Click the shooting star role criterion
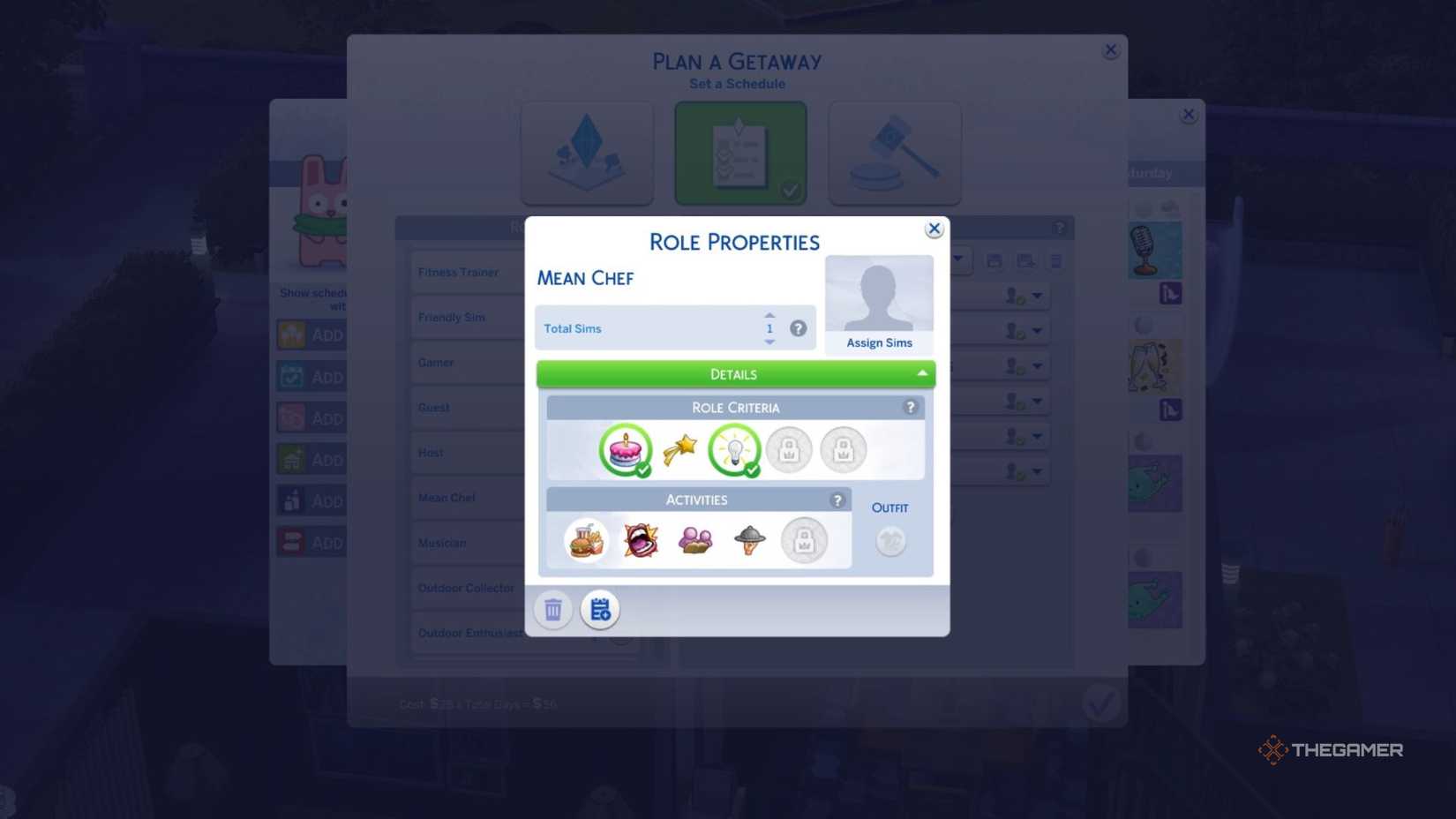The image size is (1456, 819). point(679,449)
